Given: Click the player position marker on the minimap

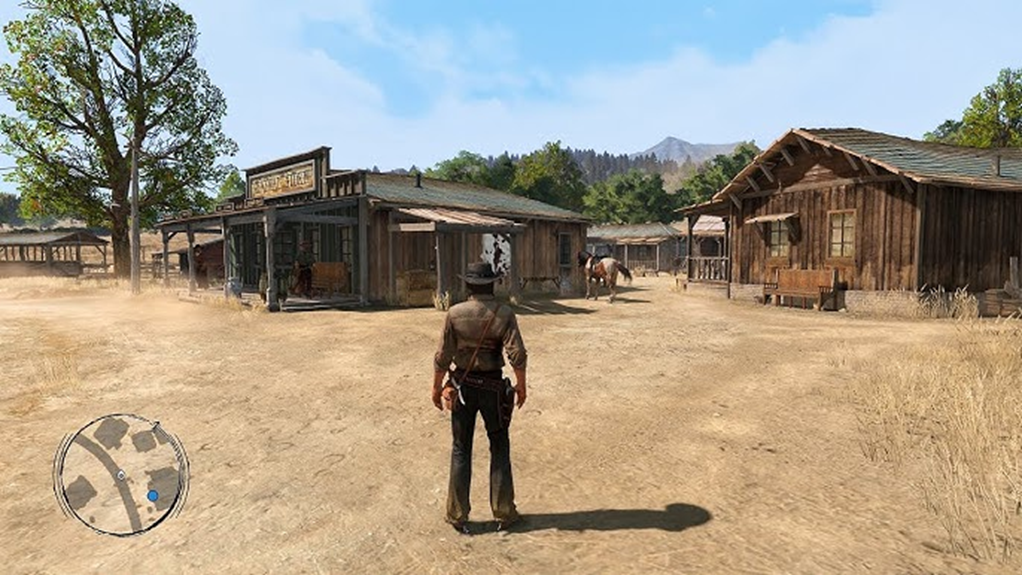Looking at the screenshot, I should [x=120, y=474].
